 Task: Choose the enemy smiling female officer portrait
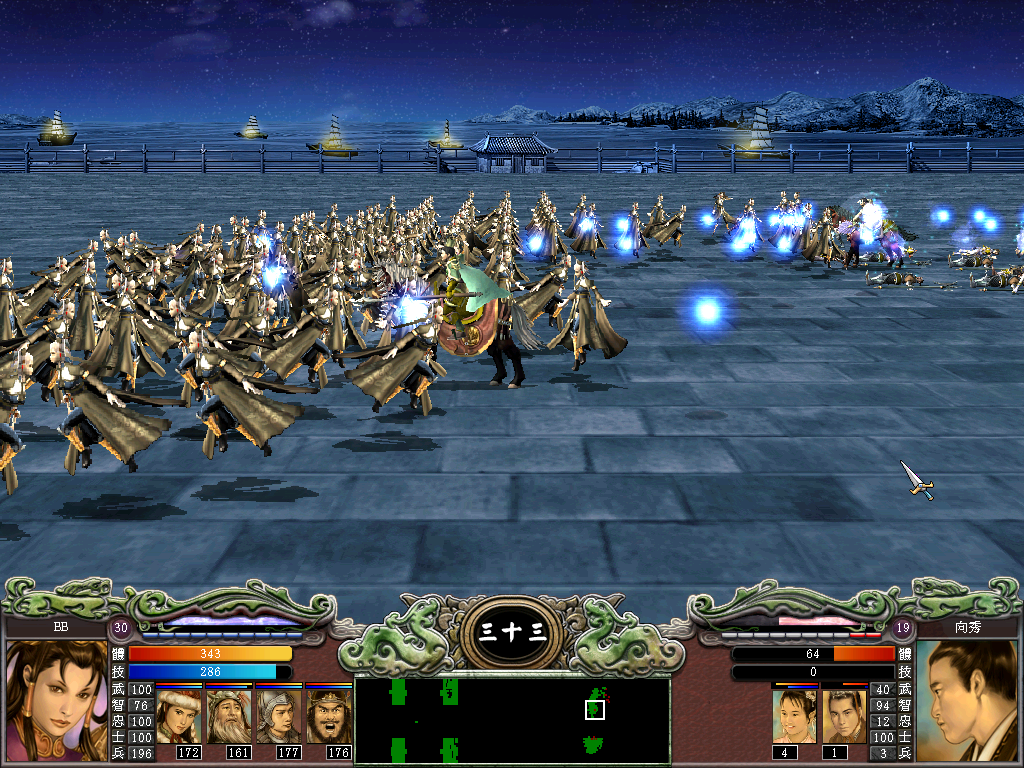click(x=794, y=716)
